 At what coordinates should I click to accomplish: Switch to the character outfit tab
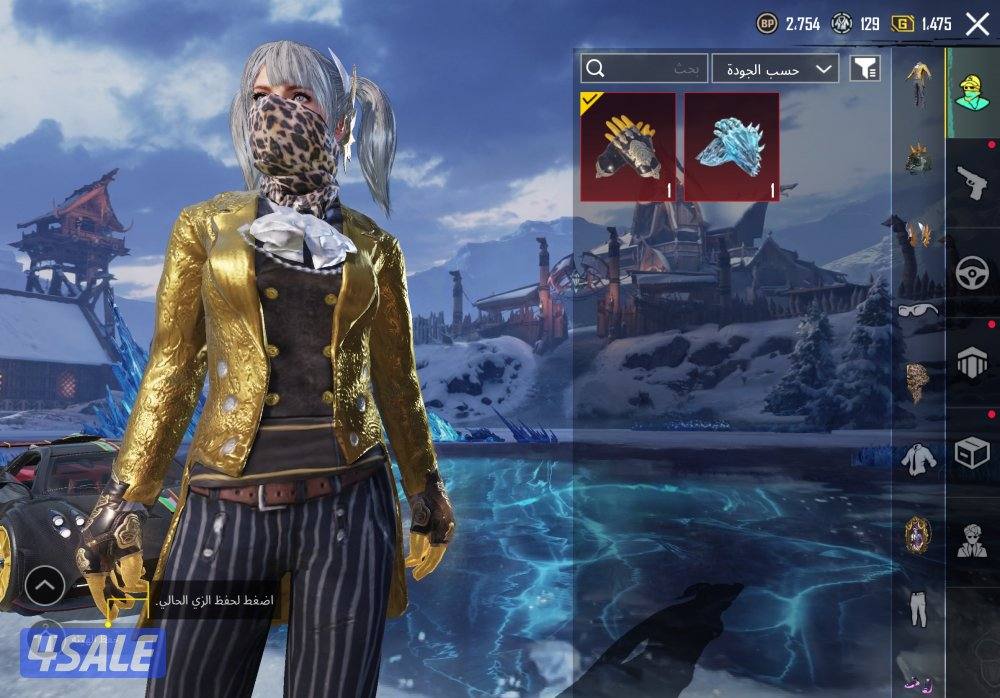(972, 94)
